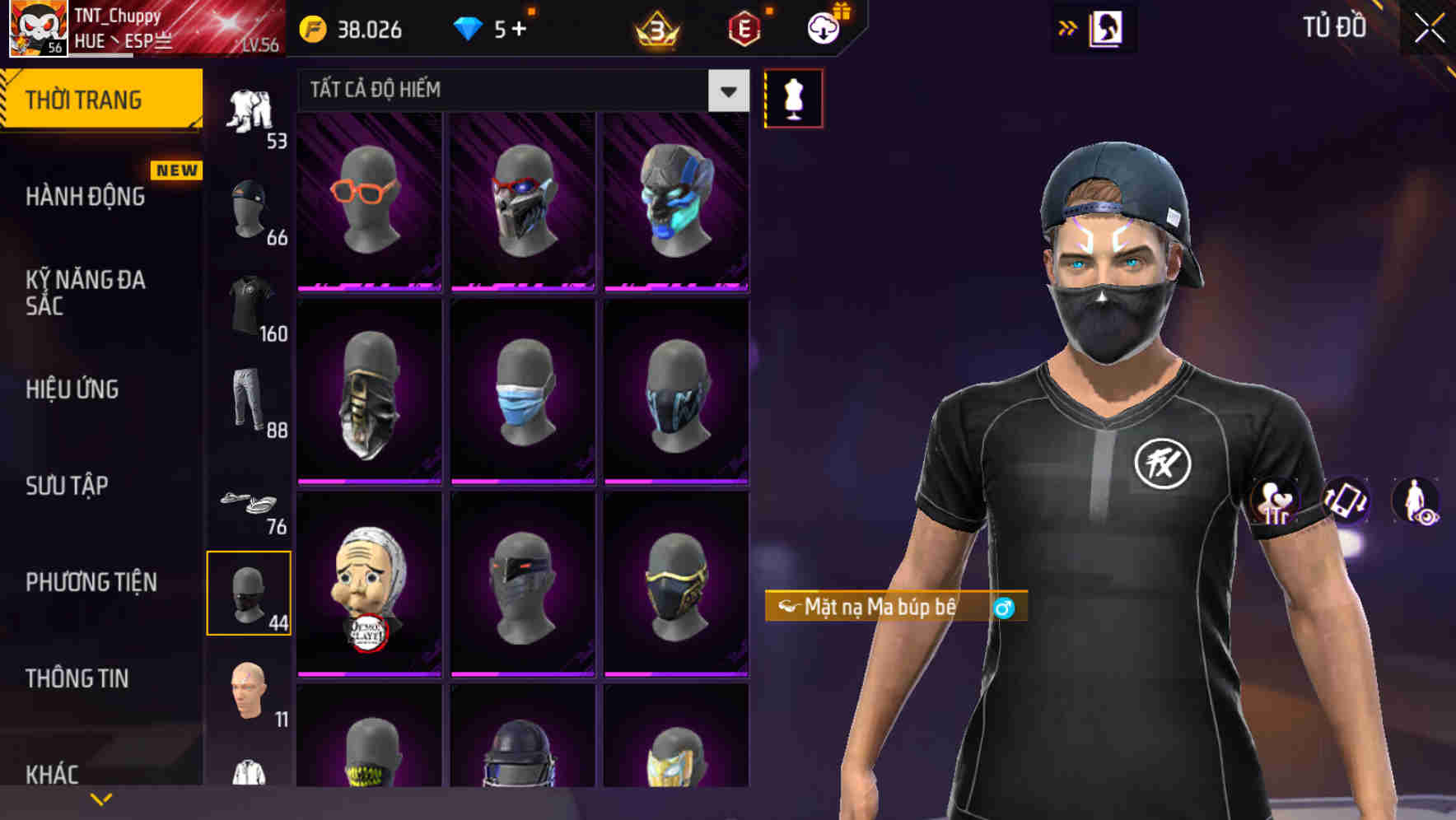The image size is (1456, 820).
Task: Switch to the HIỆU ỨNG tab
Action: pyautogui.click(x=72, y=389)
